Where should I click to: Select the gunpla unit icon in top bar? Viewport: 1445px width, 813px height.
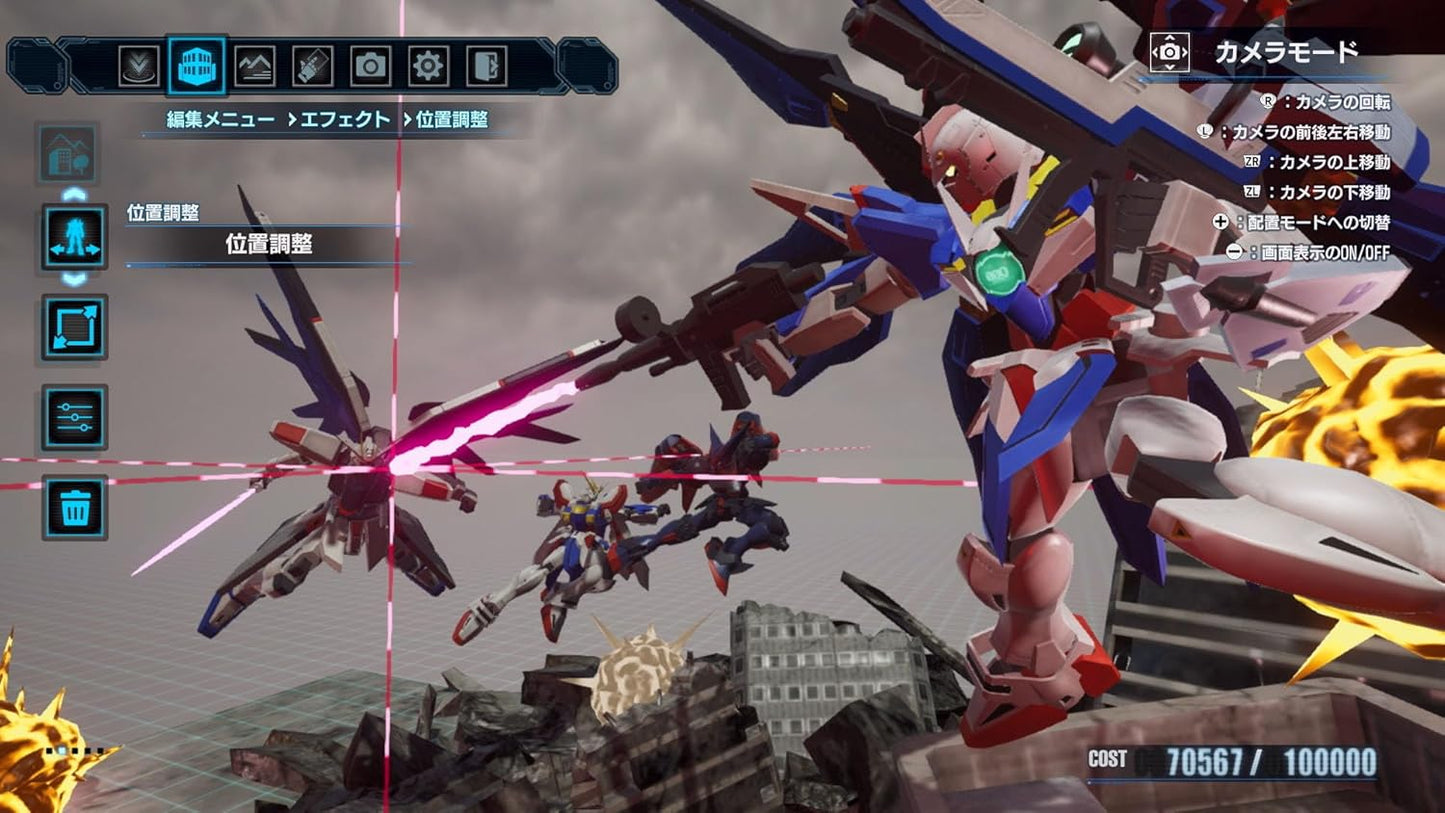pyautogui.click(x=314, y=66)
